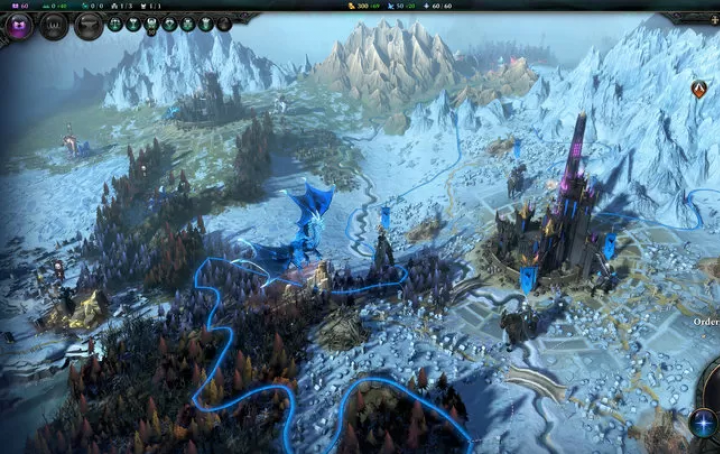Select the dark crown-shaped round button
Viewport: 720px width, 454px height.
(x=53, y=26)
